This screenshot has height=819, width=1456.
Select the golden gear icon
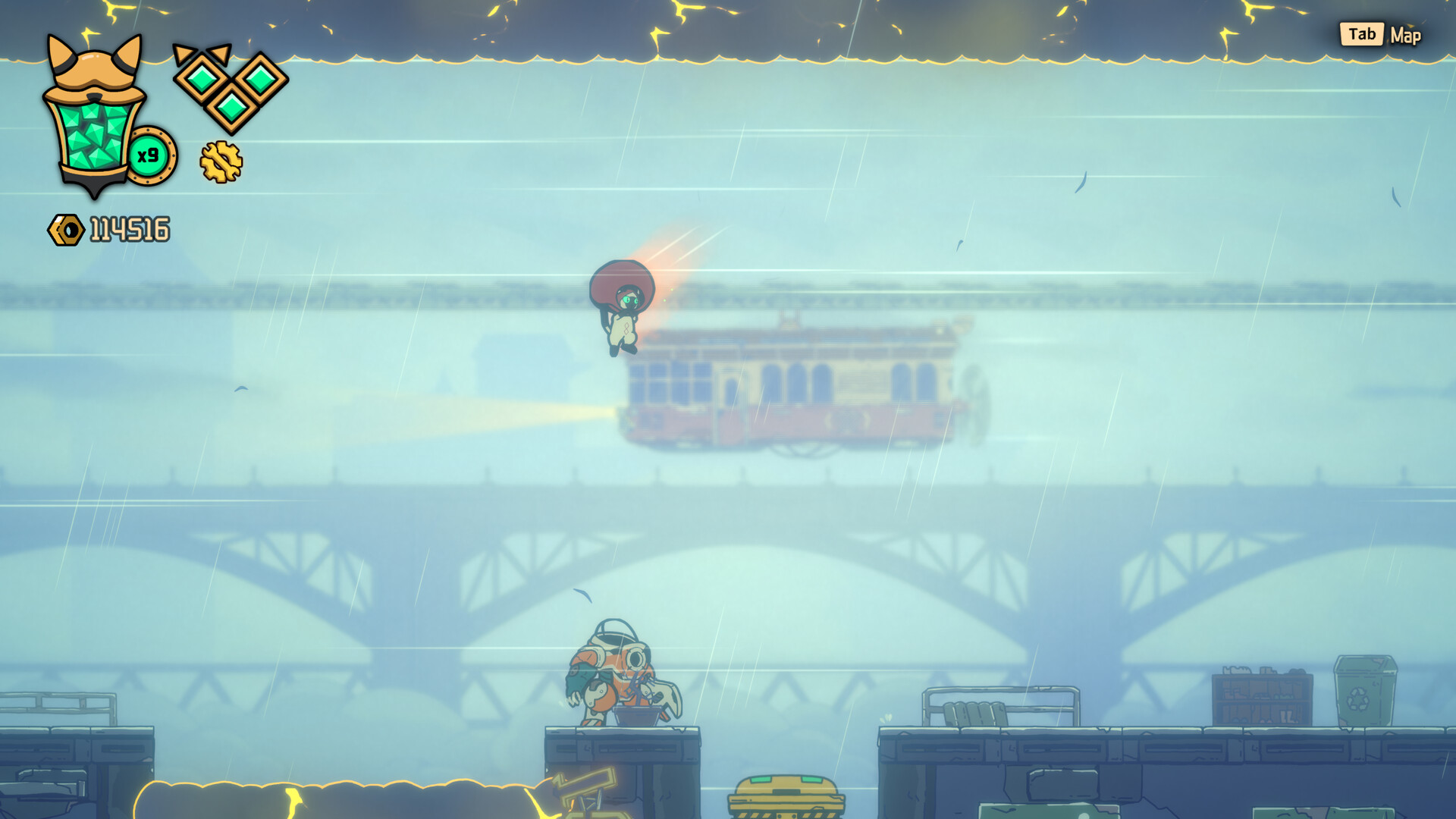click(221, 162)
